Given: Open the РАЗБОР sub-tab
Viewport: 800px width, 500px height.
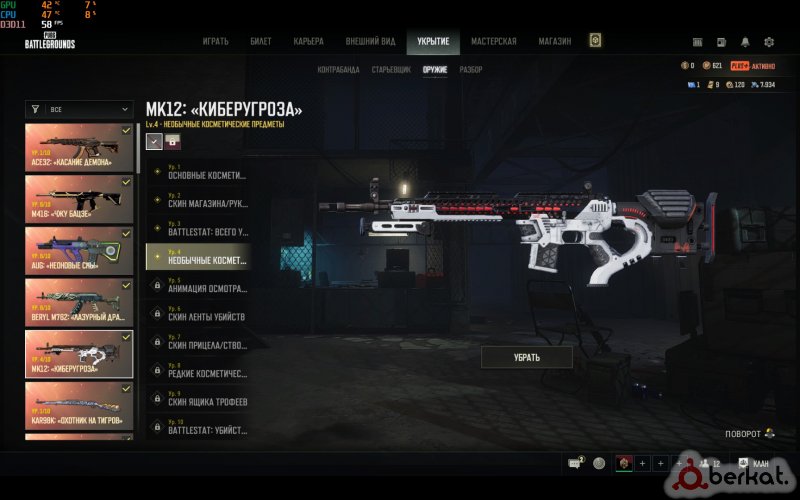Looking at the screenshot, I should pos(471,70).
